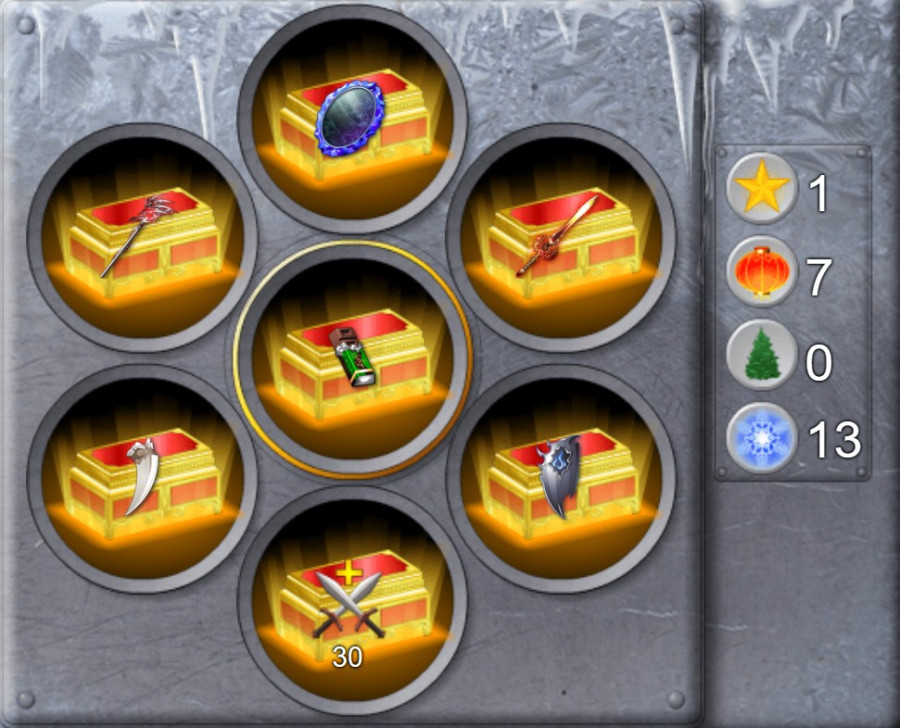The width and height of the screenshot is (900, 728).
Task: Pick the crossed swords chest marked 30
Action: [352, 600]
